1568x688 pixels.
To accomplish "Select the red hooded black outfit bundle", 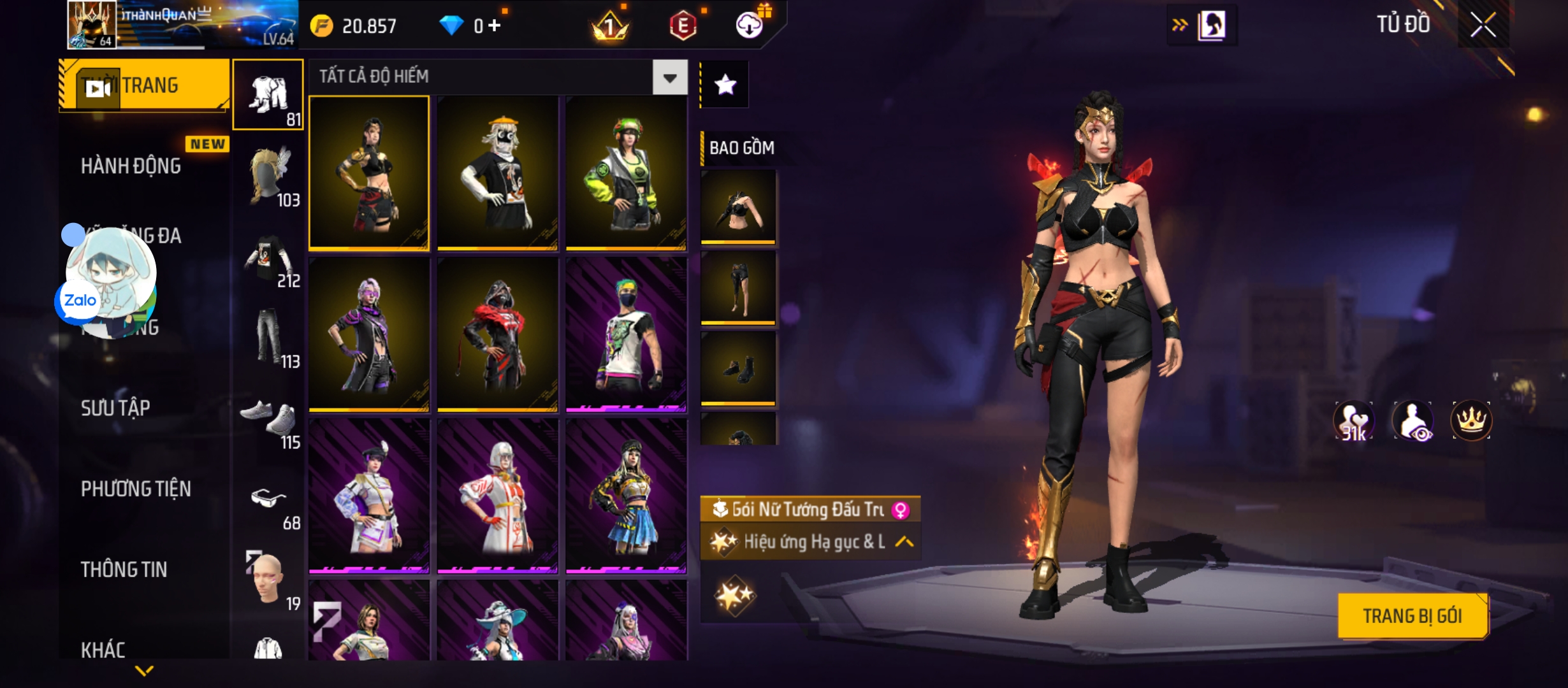I will click(x=497, y=335).
